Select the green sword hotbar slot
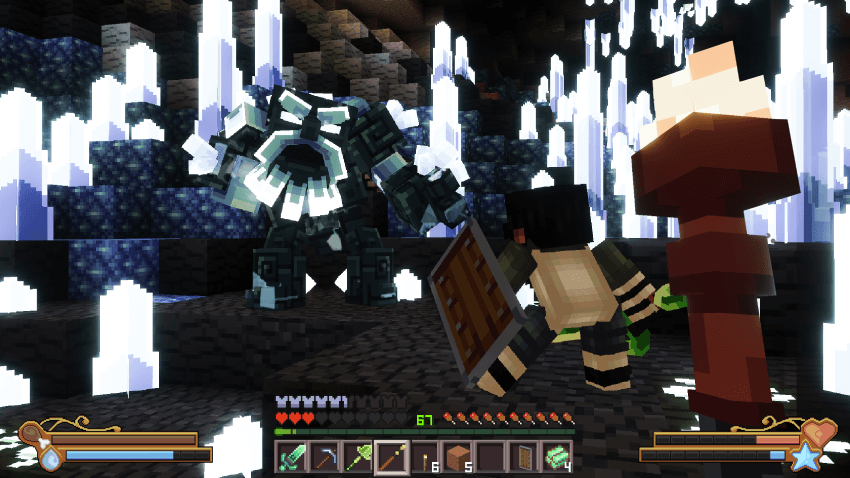Viewport: 850px width, 478px height. (x=290, y=457)
